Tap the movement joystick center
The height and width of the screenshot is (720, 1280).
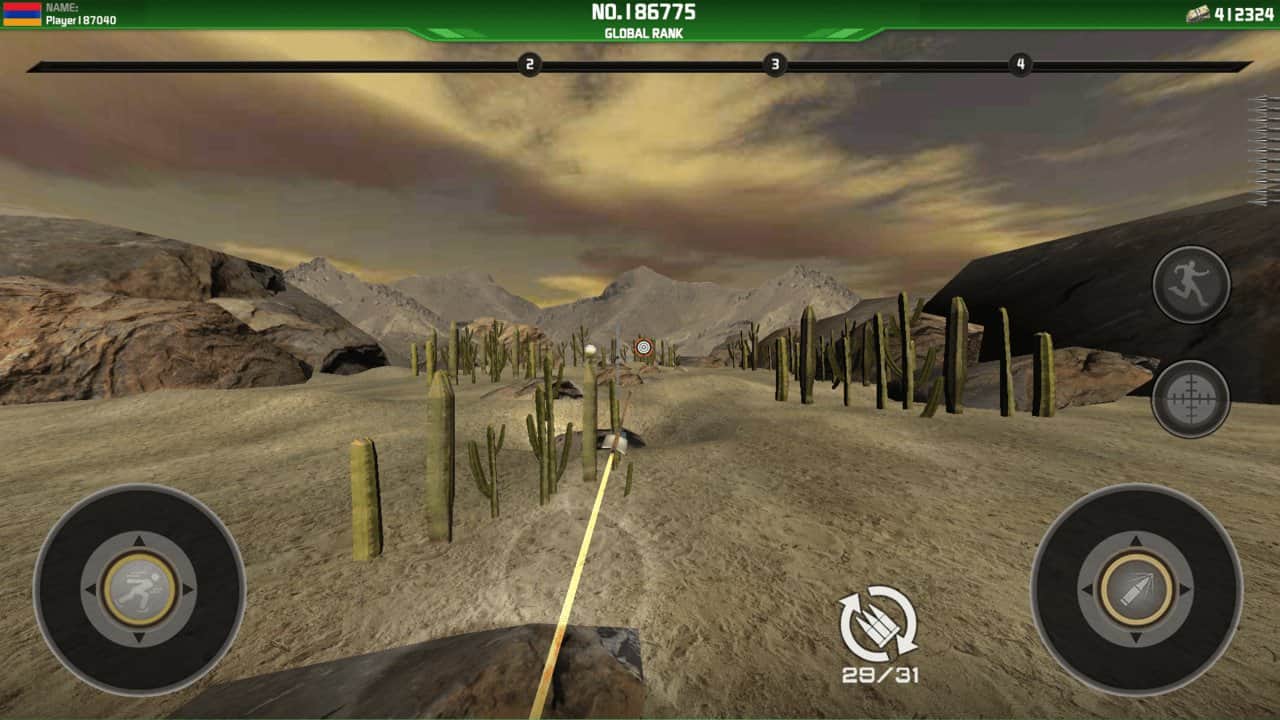pyautogui.click(x=139, y=589)
